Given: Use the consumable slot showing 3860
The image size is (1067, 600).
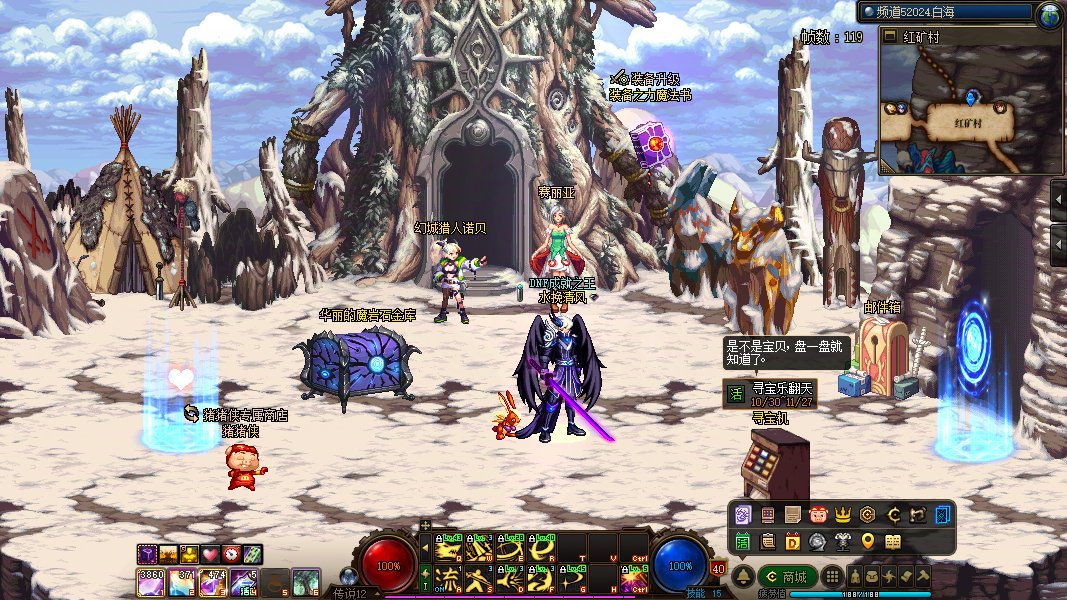Looking at the screenshot, I should tap(150, 580).
